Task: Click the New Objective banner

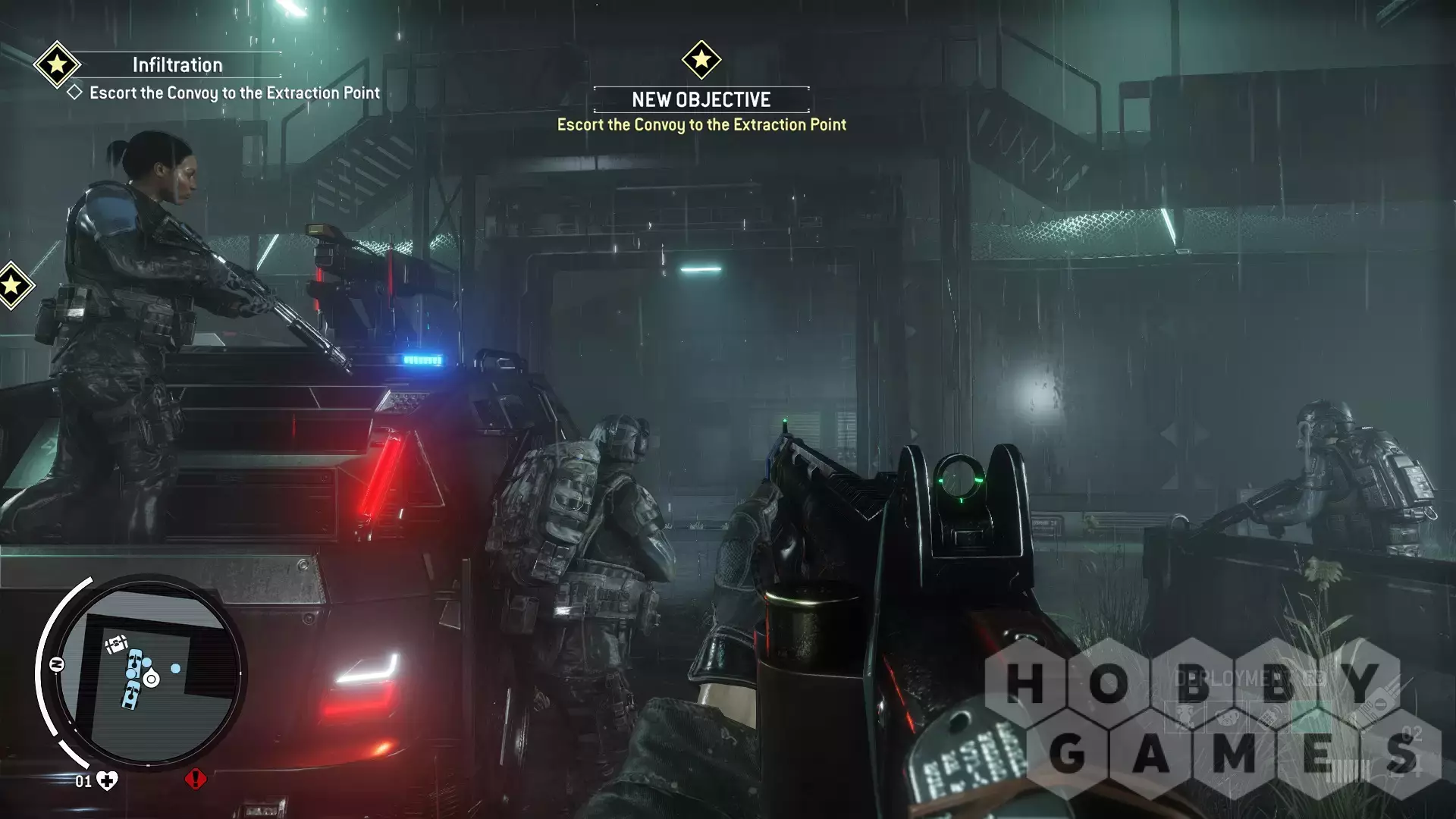Action: coord(701,99)
